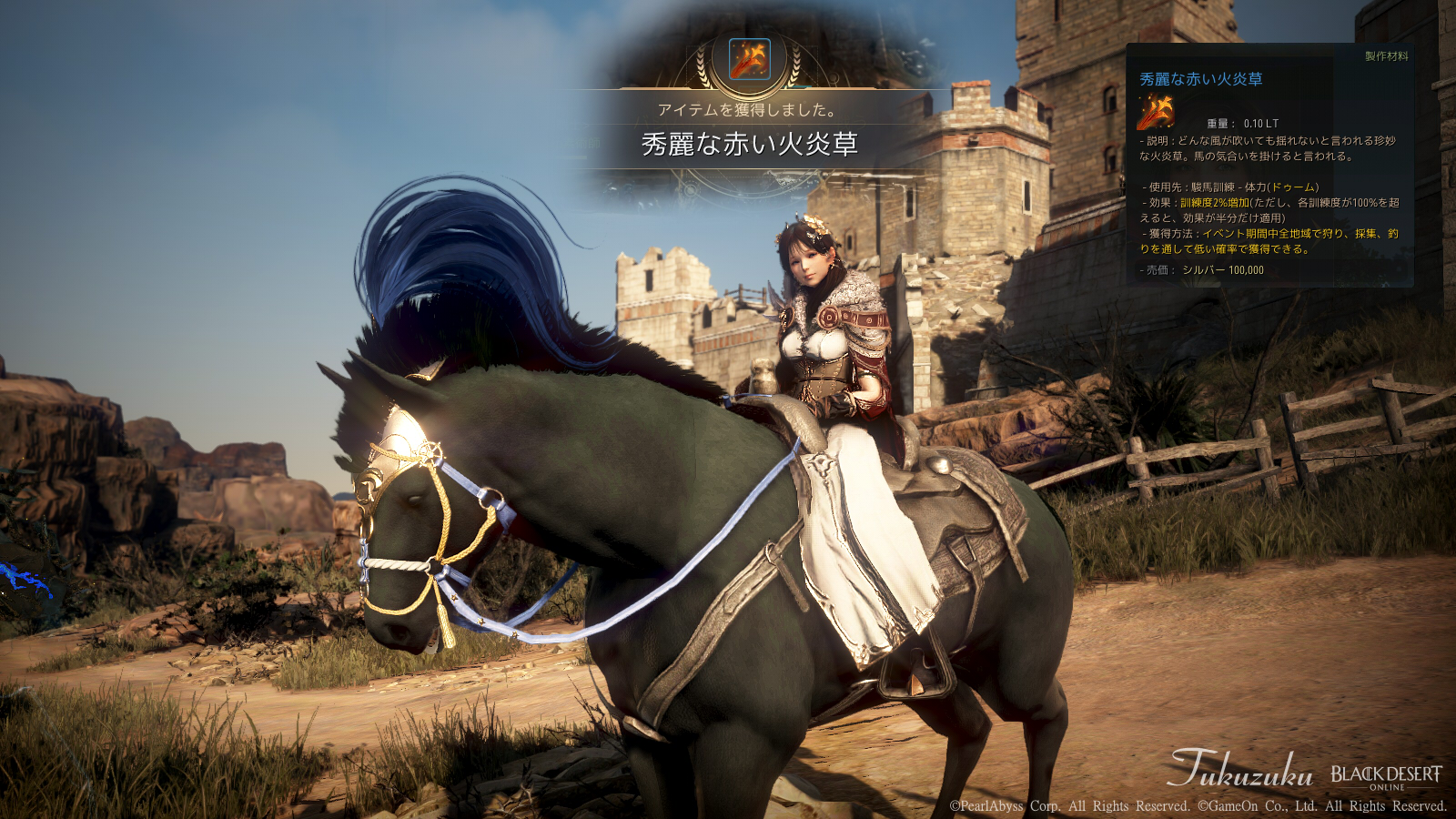Click the yellow 獲得方法 event description text
Image resolution: width=1456 pixels, height=819 pixels.
tap(1263, 235)
